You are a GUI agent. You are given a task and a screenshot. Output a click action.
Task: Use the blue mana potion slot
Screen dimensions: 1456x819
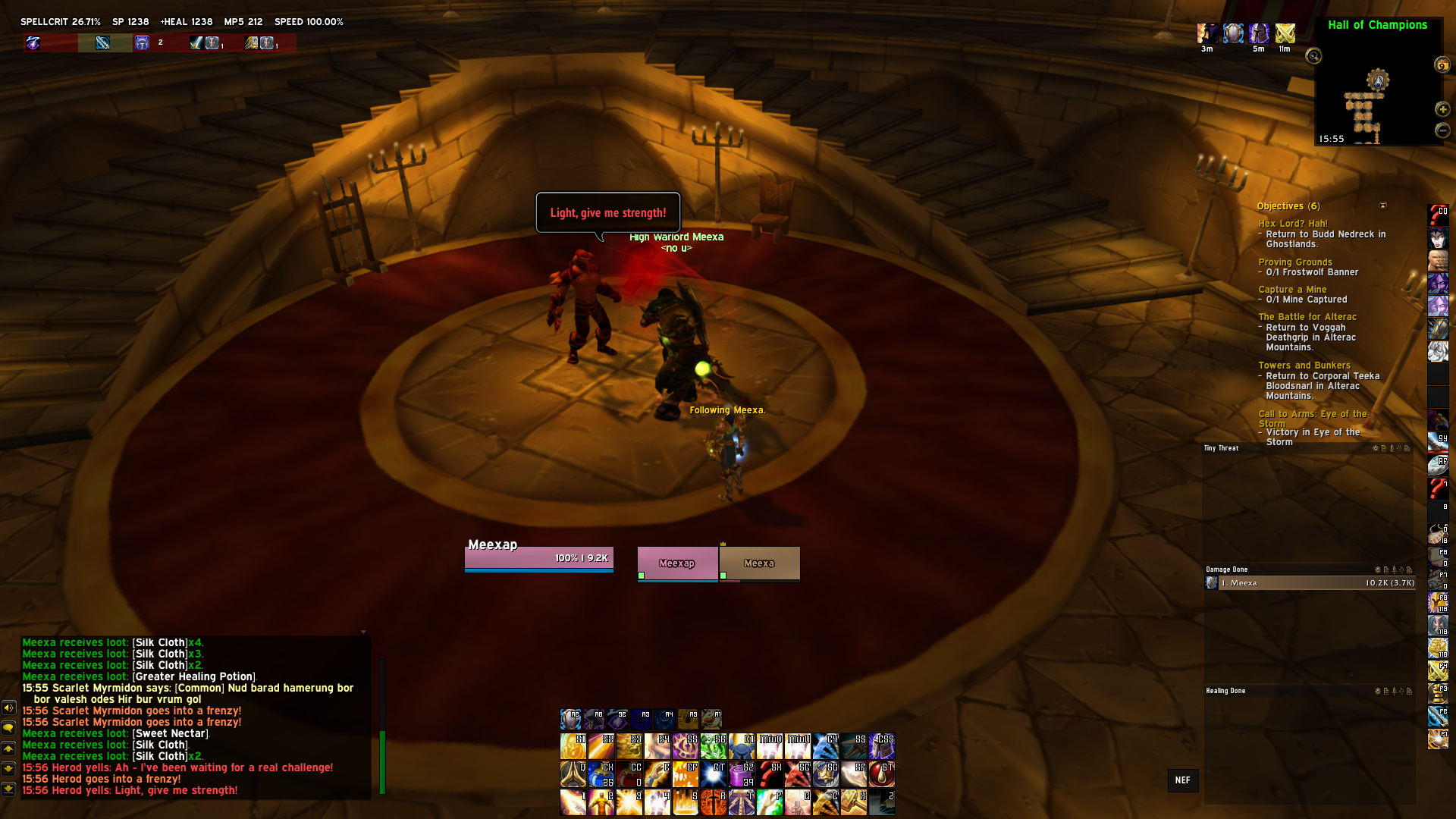point(601,774)
